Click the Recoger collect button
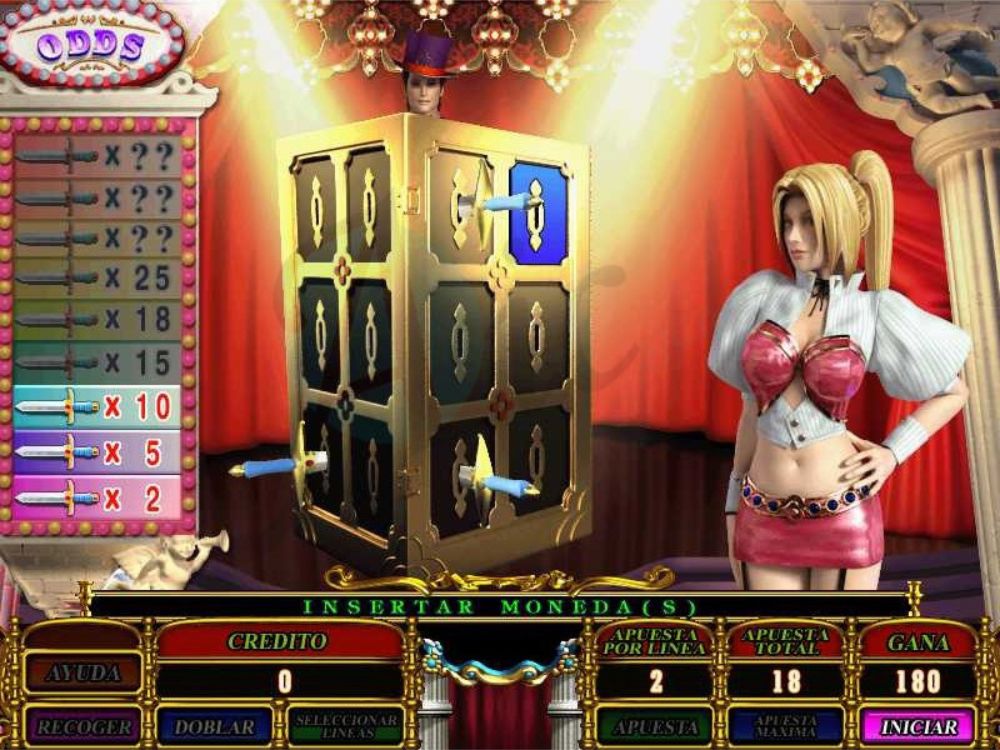Viewport: 1000px width, 750px height. coord(85,725)
